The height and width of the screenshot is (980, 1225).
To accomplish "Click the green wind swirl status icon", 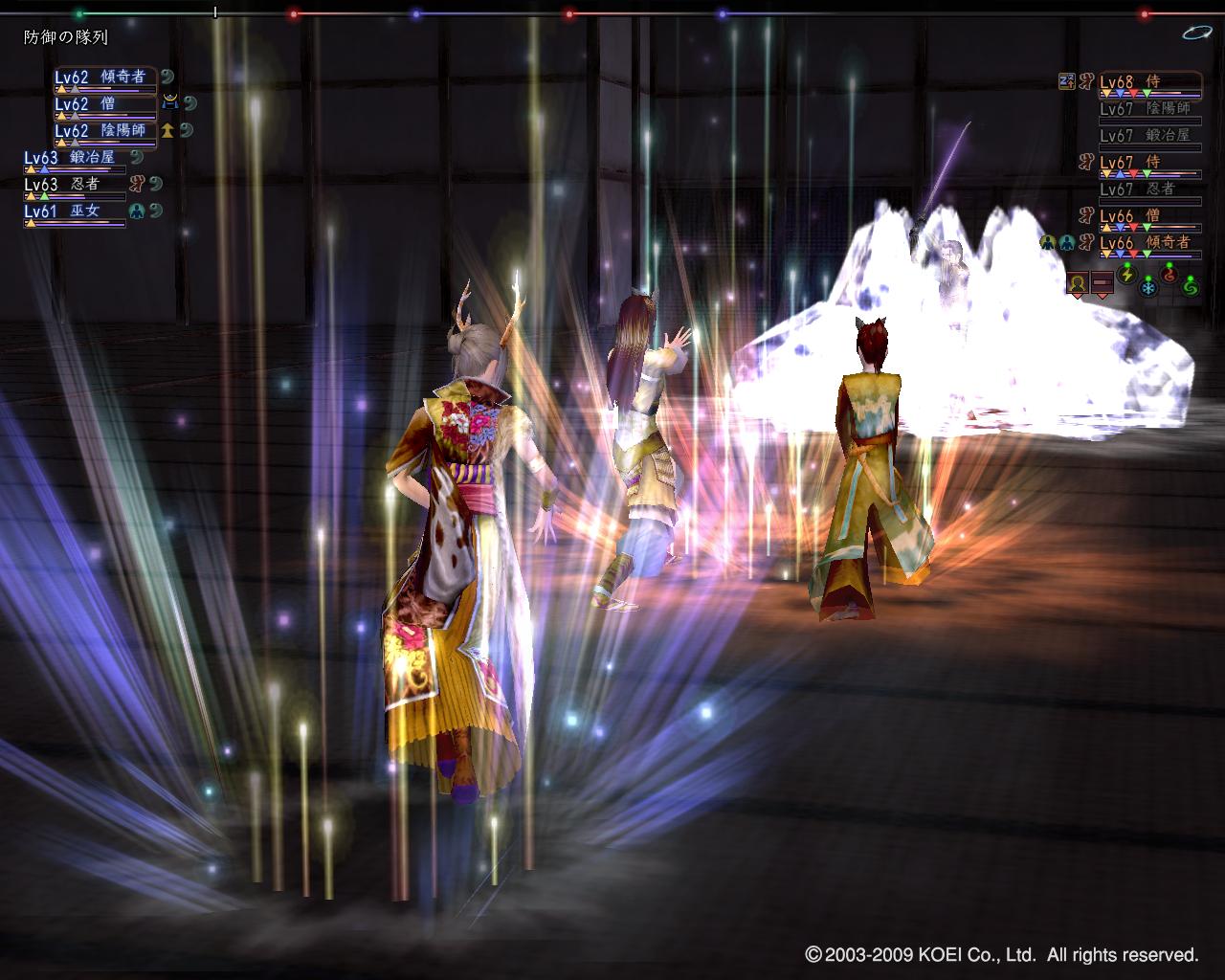I will tap(1190, 284).
